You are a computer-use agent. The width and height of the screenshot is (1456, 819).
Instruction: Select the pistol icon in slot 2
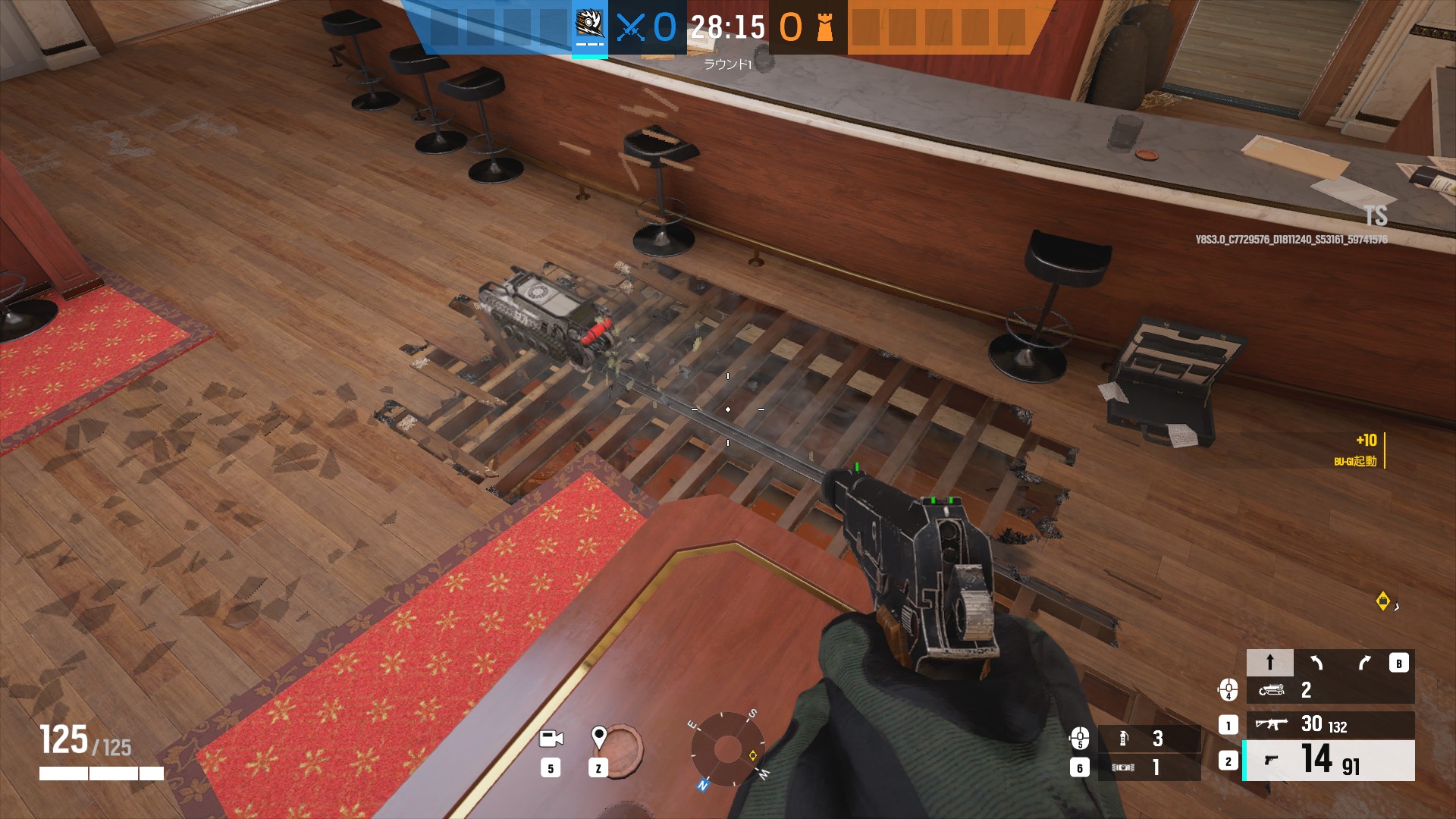1270,761
